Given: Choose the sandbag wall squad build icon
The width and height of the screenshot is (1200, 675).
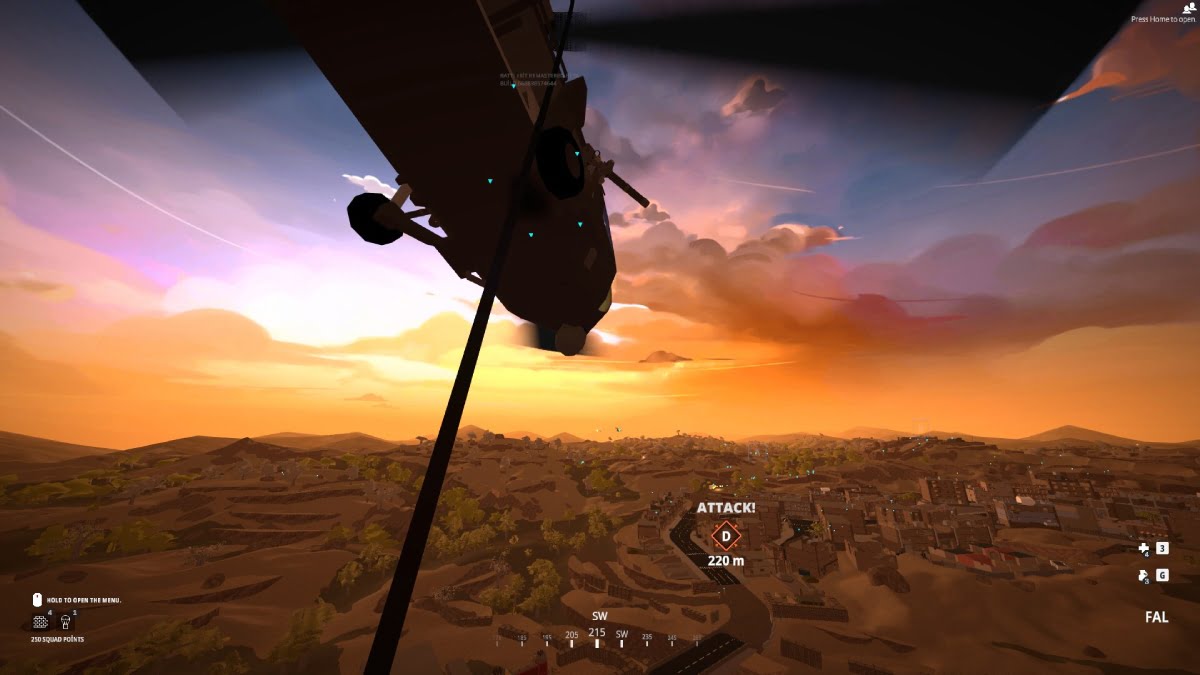Looking at the screenshot, I should tap(40, 621).
